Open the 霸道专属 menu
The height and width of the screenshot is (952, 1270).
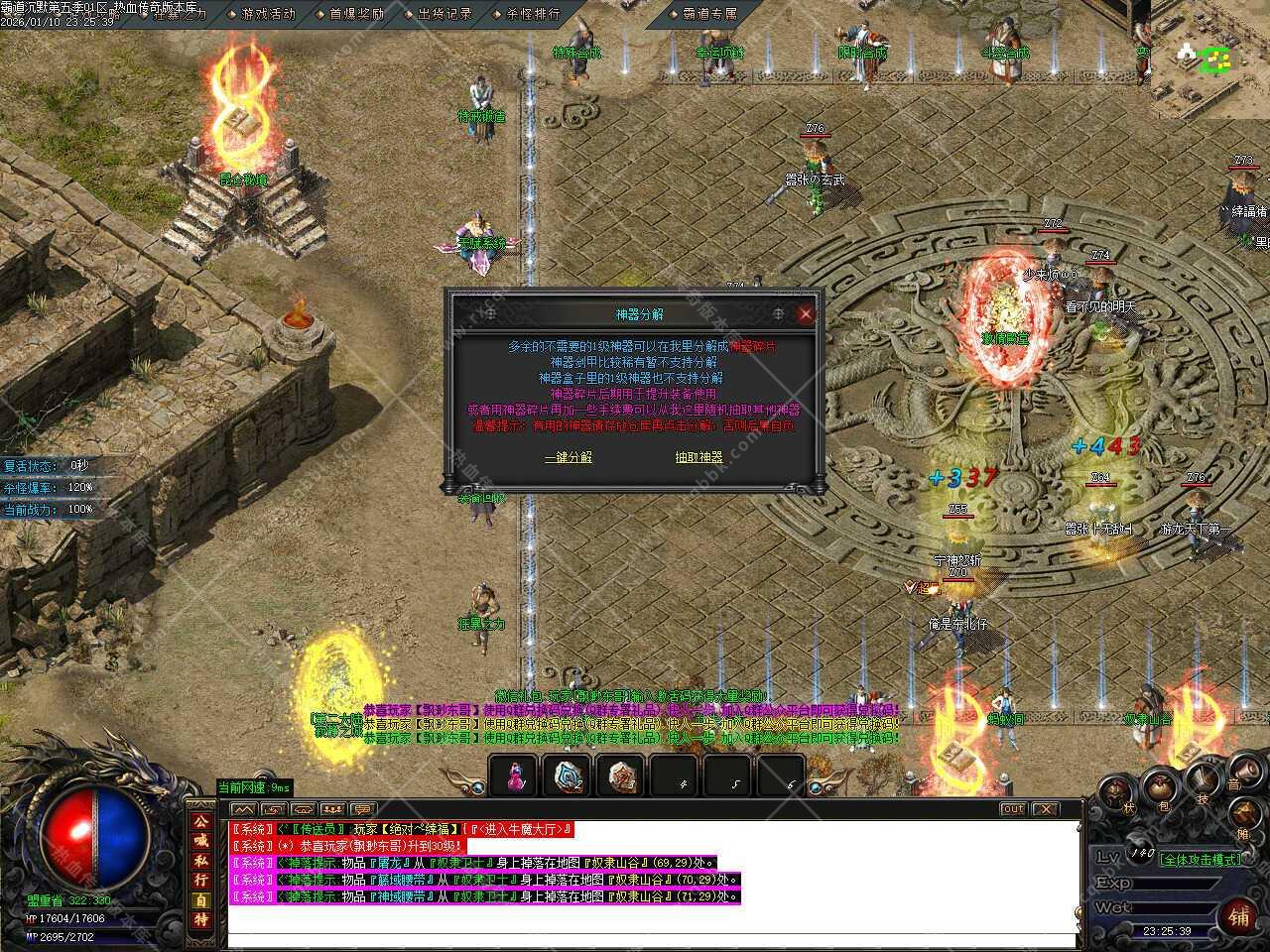709,14
